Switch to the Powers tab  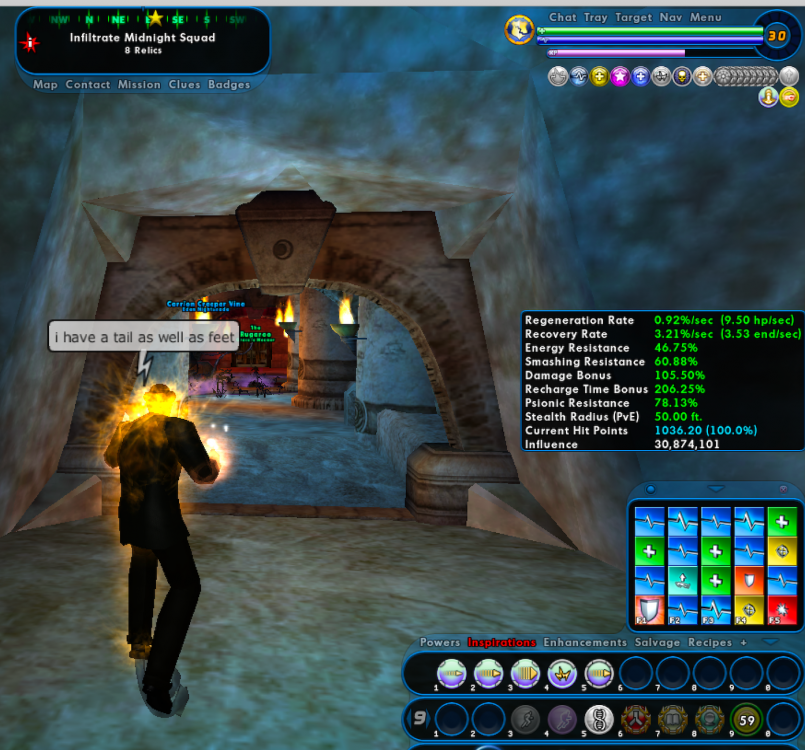(x=440, y=642)
